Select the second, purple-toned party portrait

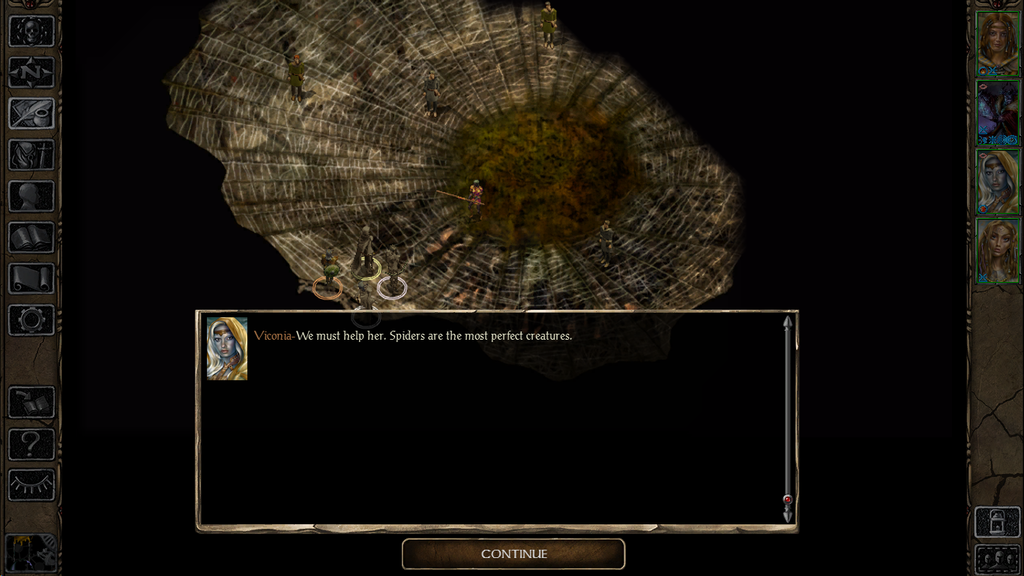(x=997, y=113)
